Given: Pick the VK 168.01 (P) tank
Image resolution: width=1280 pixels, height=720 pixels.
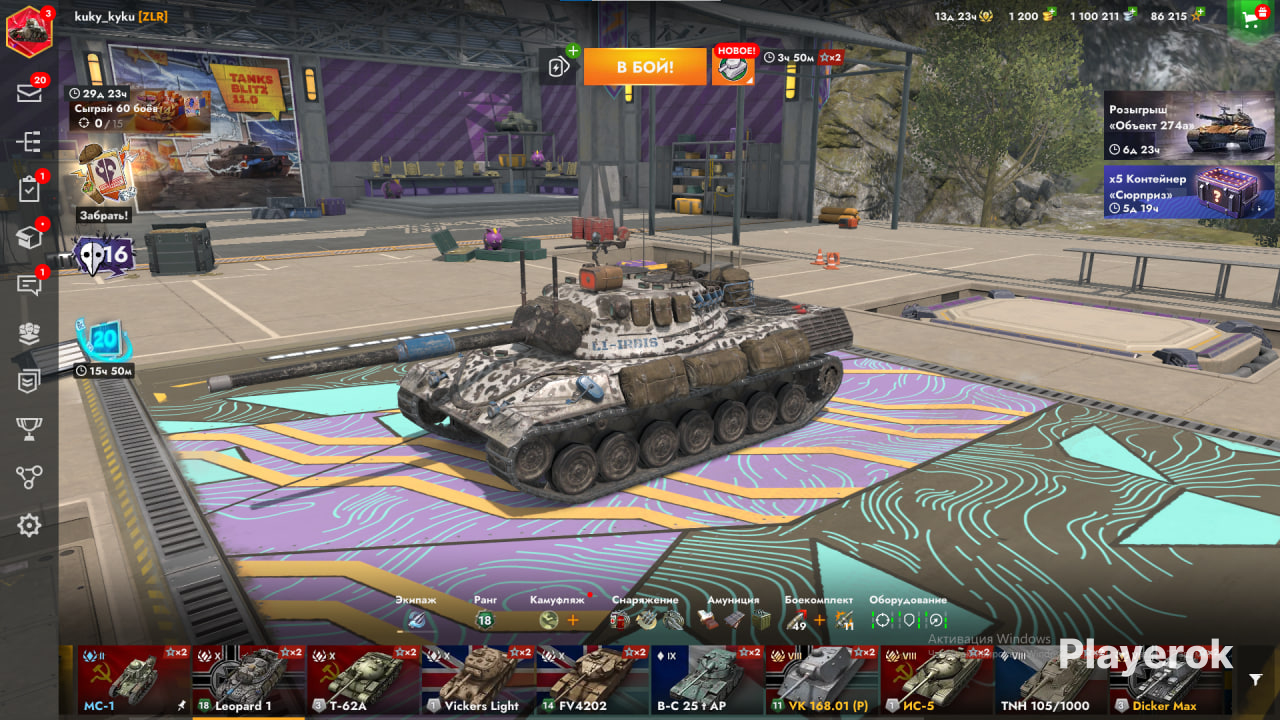Looking at the screenshot, I should pos(821,680).
